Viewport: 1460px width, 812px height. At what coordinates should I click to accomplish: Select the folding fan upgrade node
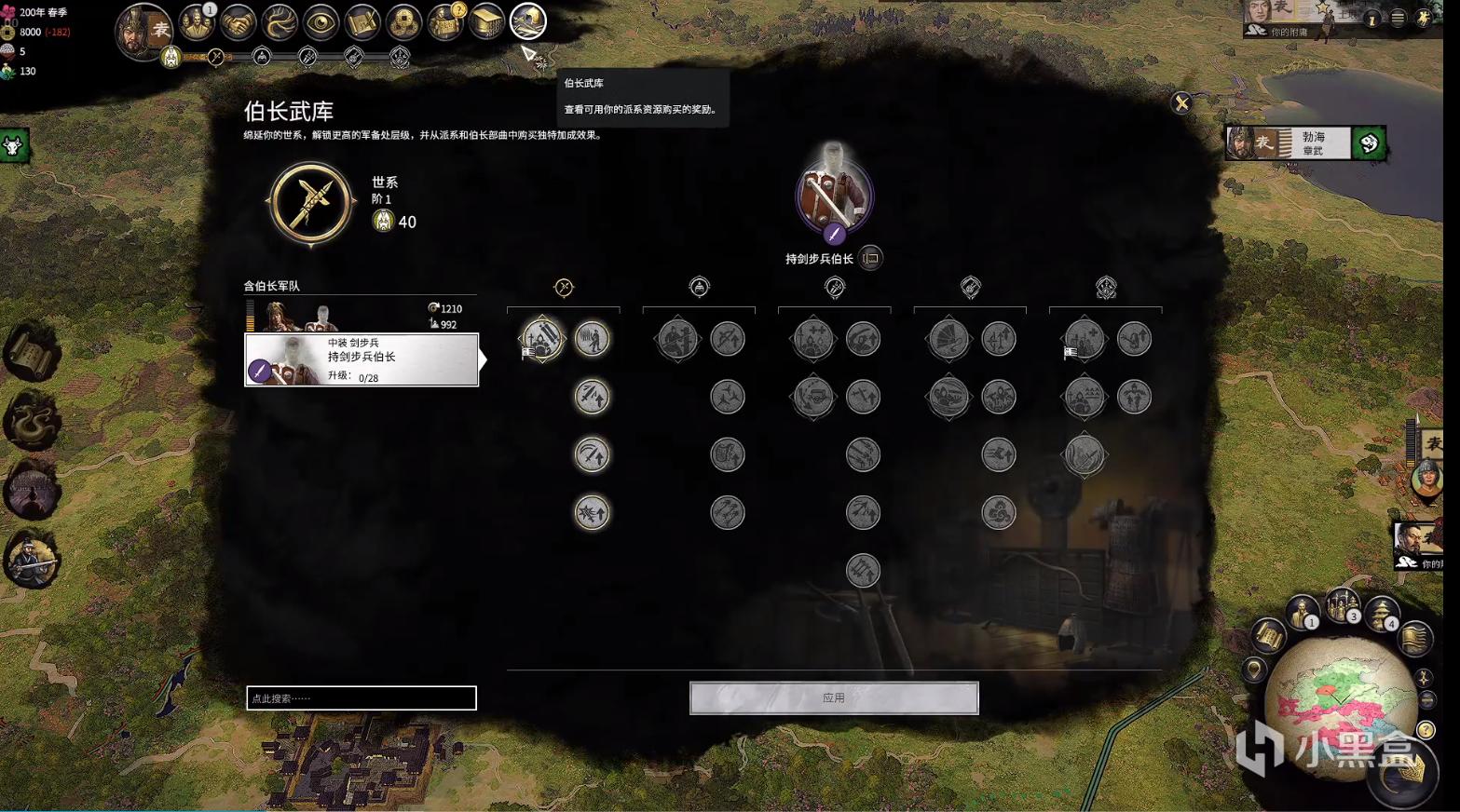948,339
